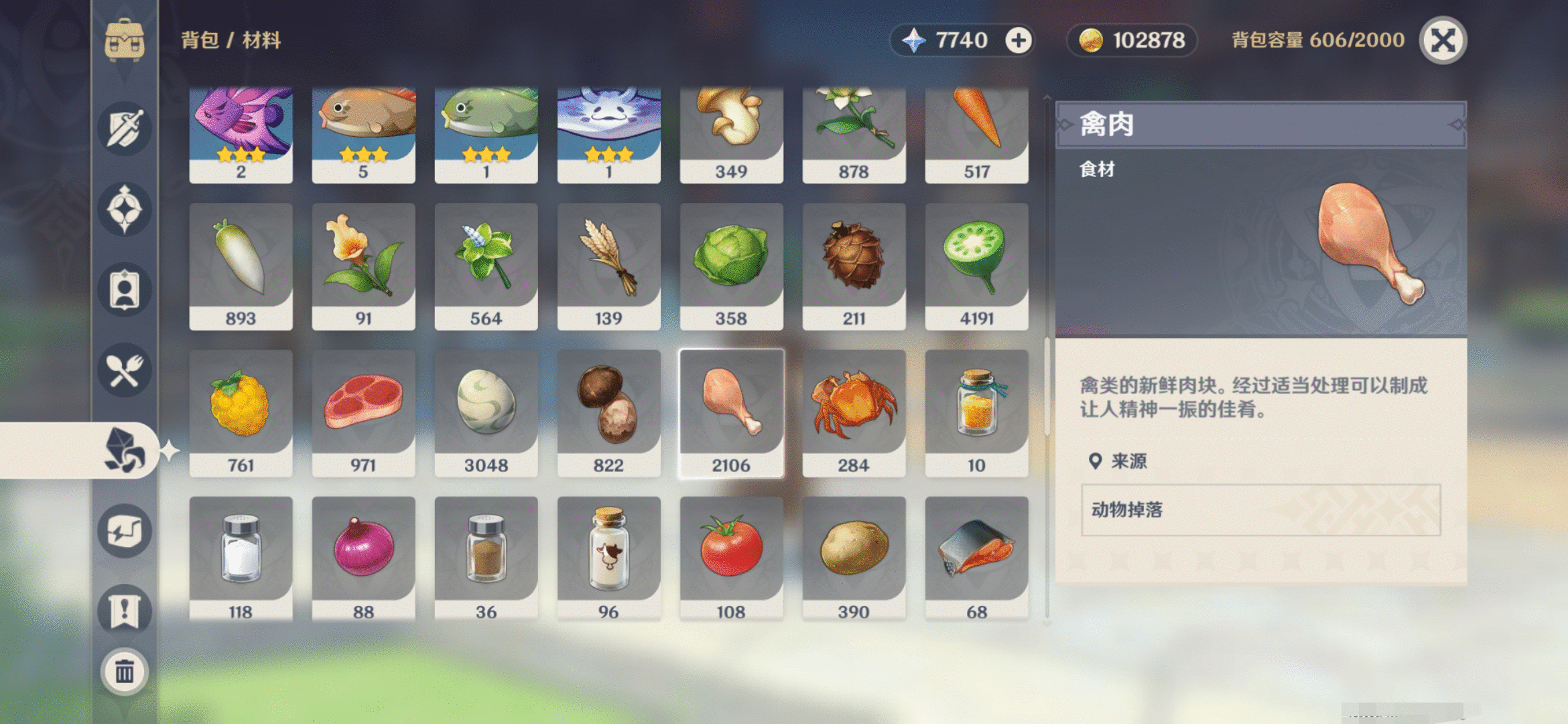Select the three-star purple fish
This screenshot has width=1568, height=724.
tap(241, 127)
